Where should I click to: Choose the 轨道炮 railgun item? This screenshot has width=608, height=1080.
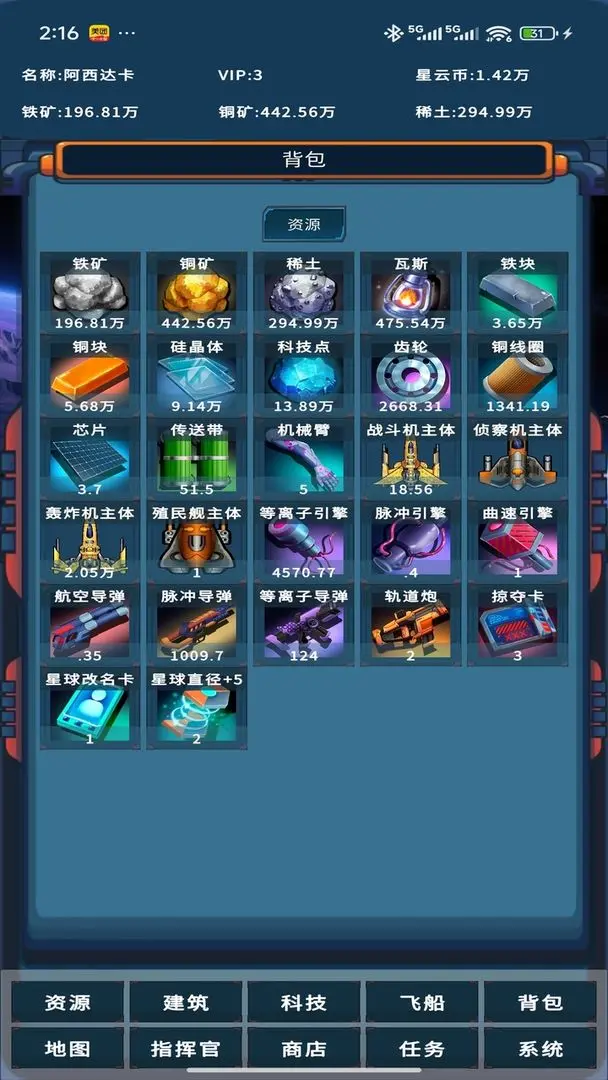(x=411, y=624)
